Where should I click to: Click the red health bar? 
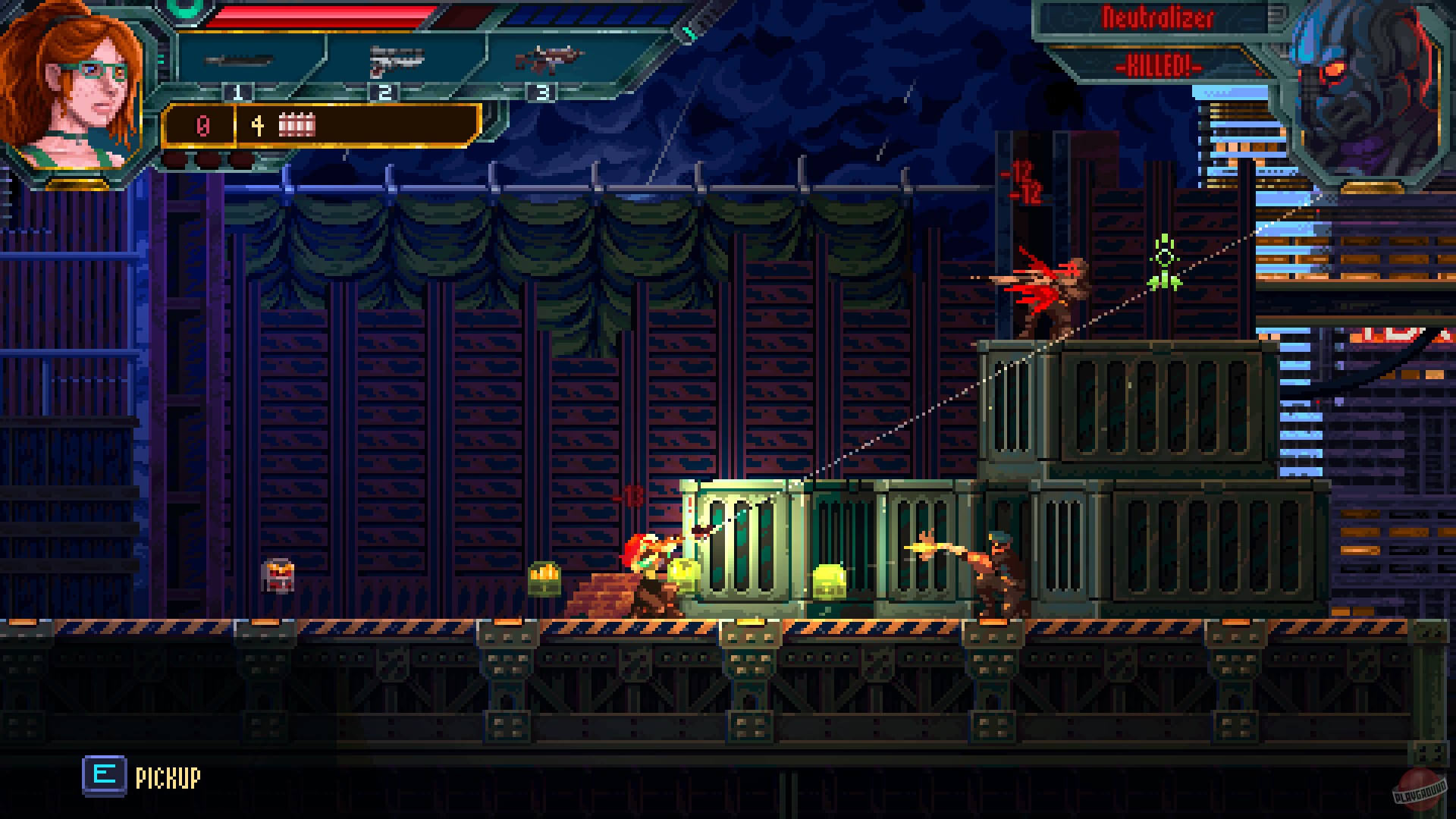318,14
